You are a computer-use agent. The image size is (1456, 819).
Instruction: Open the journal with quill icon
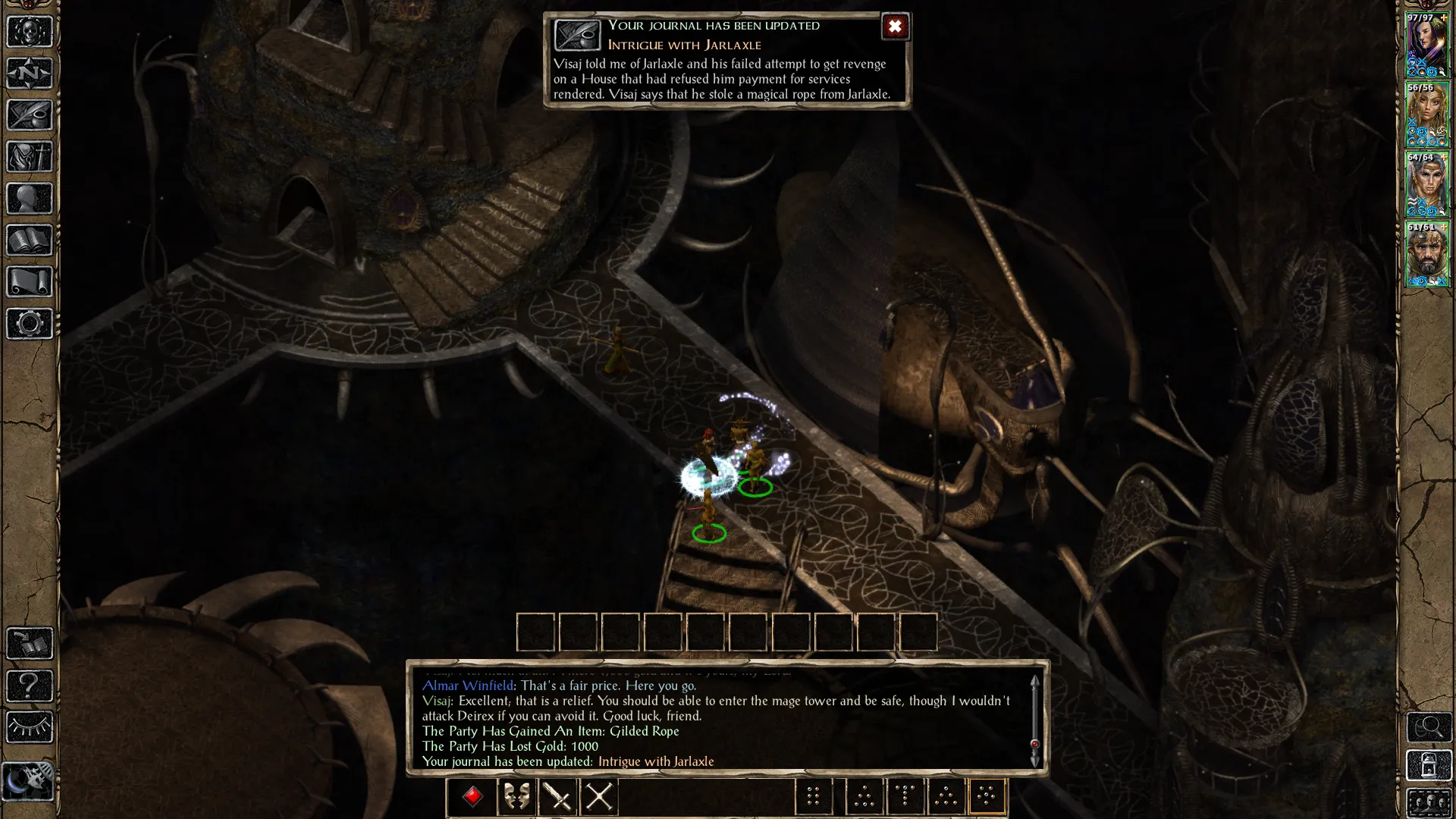[x=30, y=115]
